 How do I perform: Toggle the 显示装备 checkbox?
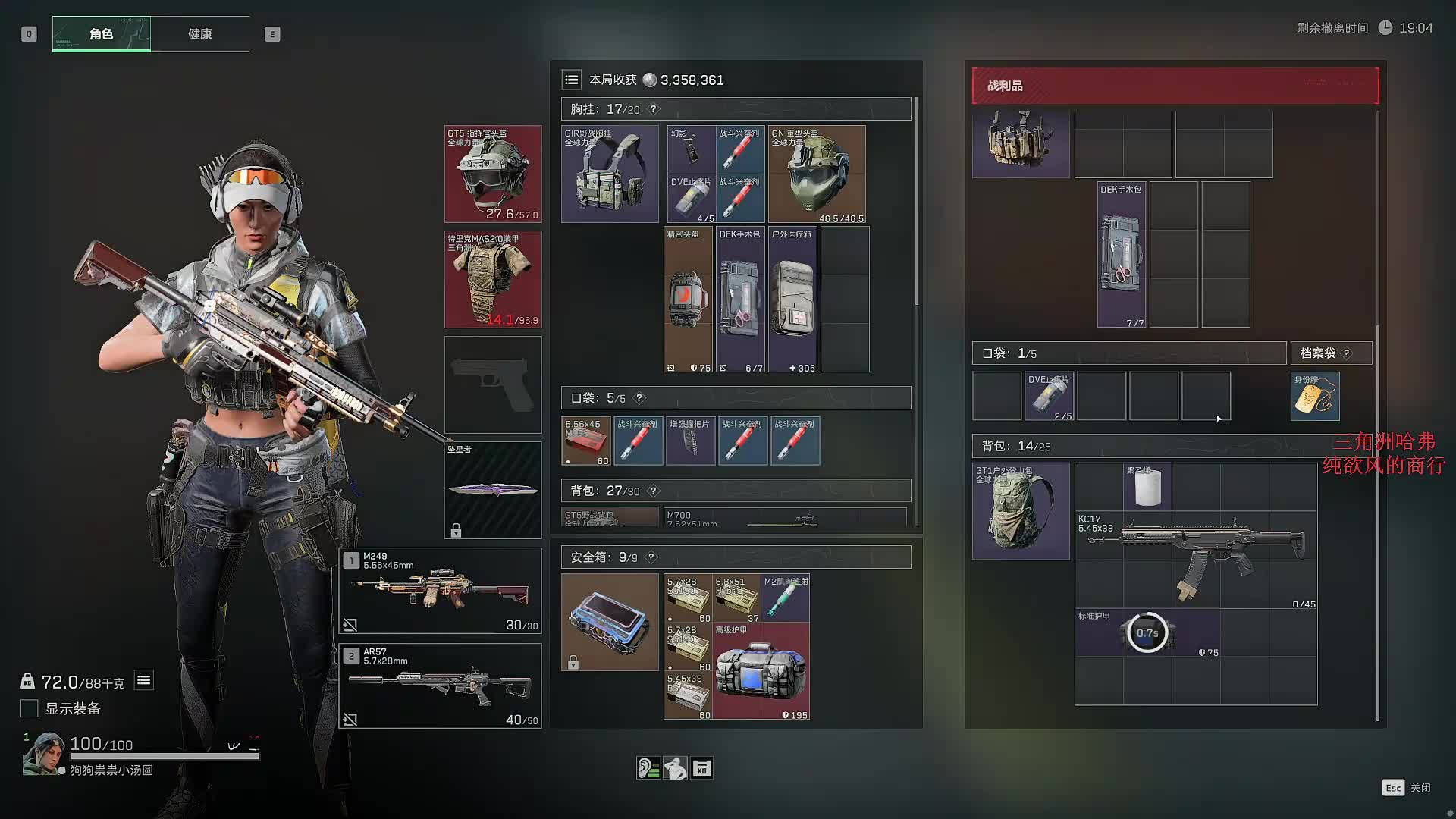point(30,708)
